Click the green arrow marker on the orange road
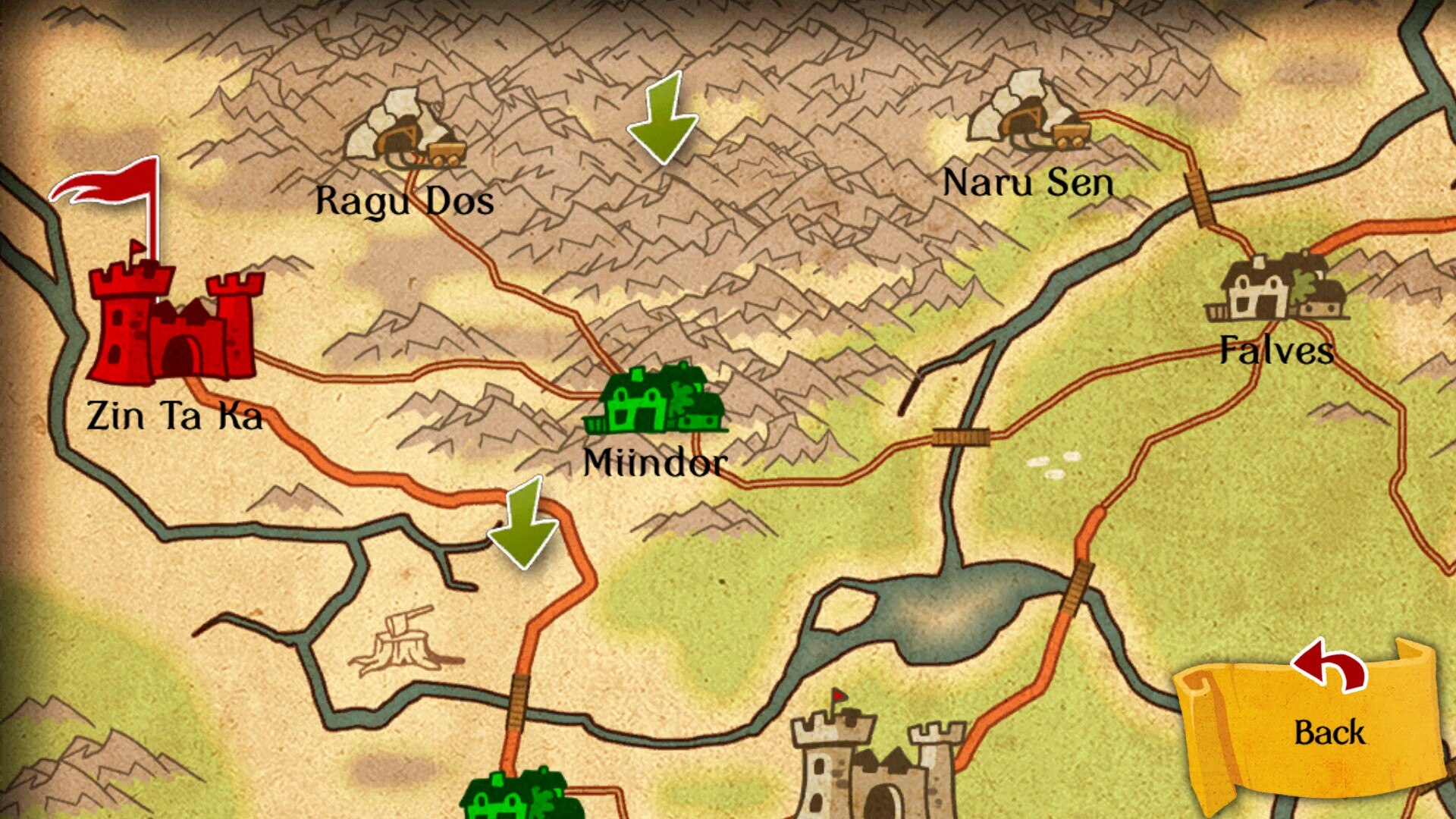This screenshot has width=1456, height=819. [x=525, y=523]
